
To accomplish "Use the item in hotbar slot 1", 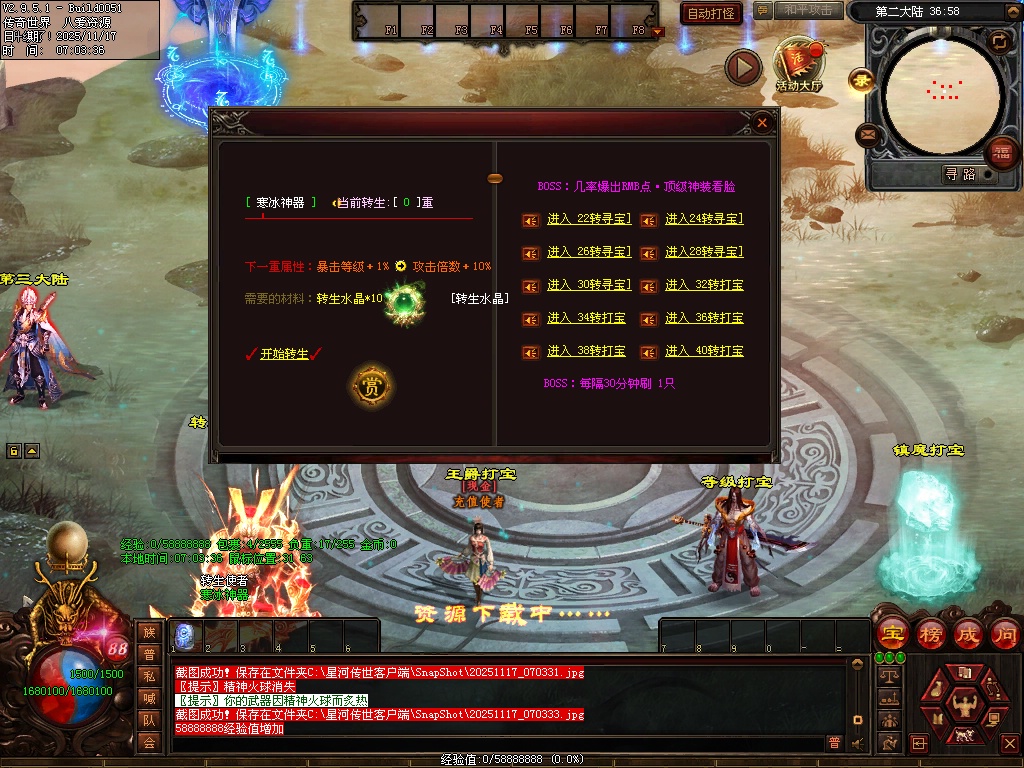I will pyautogui.click(x=185, y=636).
